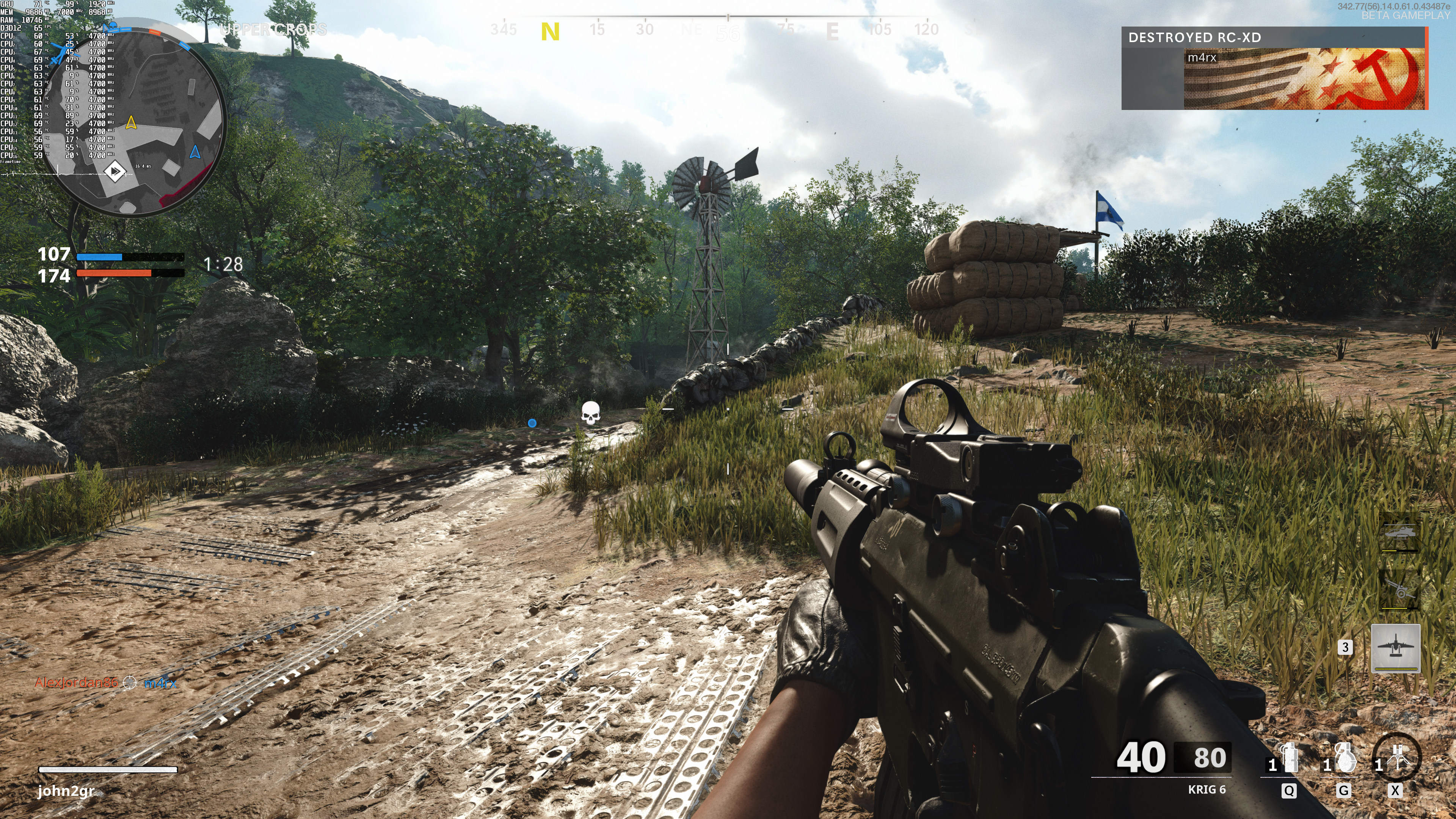
Task: Activate the field upgrade tripod icon
Action: click(1396, 758)
